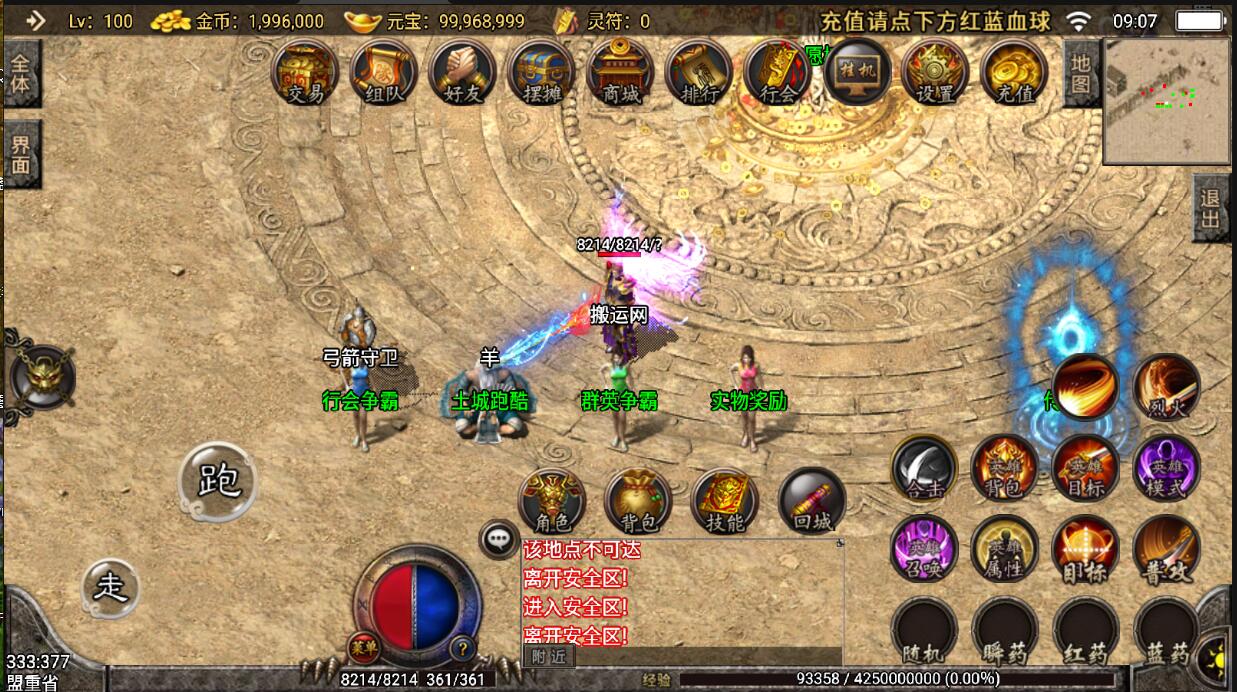This screenshot has height=692, width=1237.
Task: Open the 交易 trade menu
Action: pos(305,72)
